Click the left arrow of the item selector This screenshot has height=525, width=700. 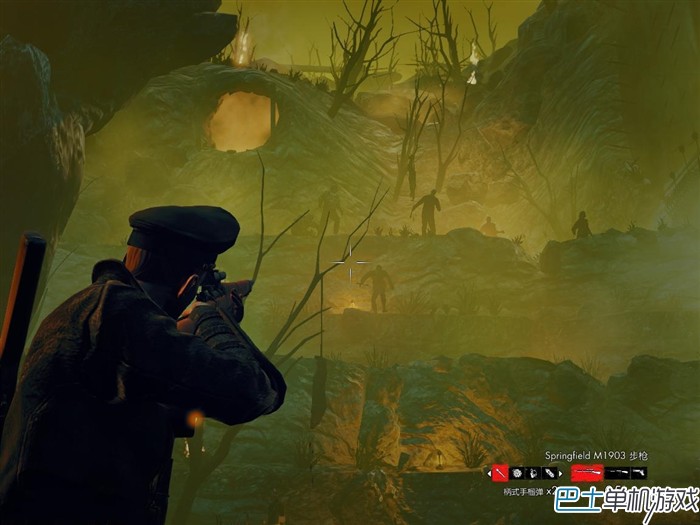(x=489, y=472)
